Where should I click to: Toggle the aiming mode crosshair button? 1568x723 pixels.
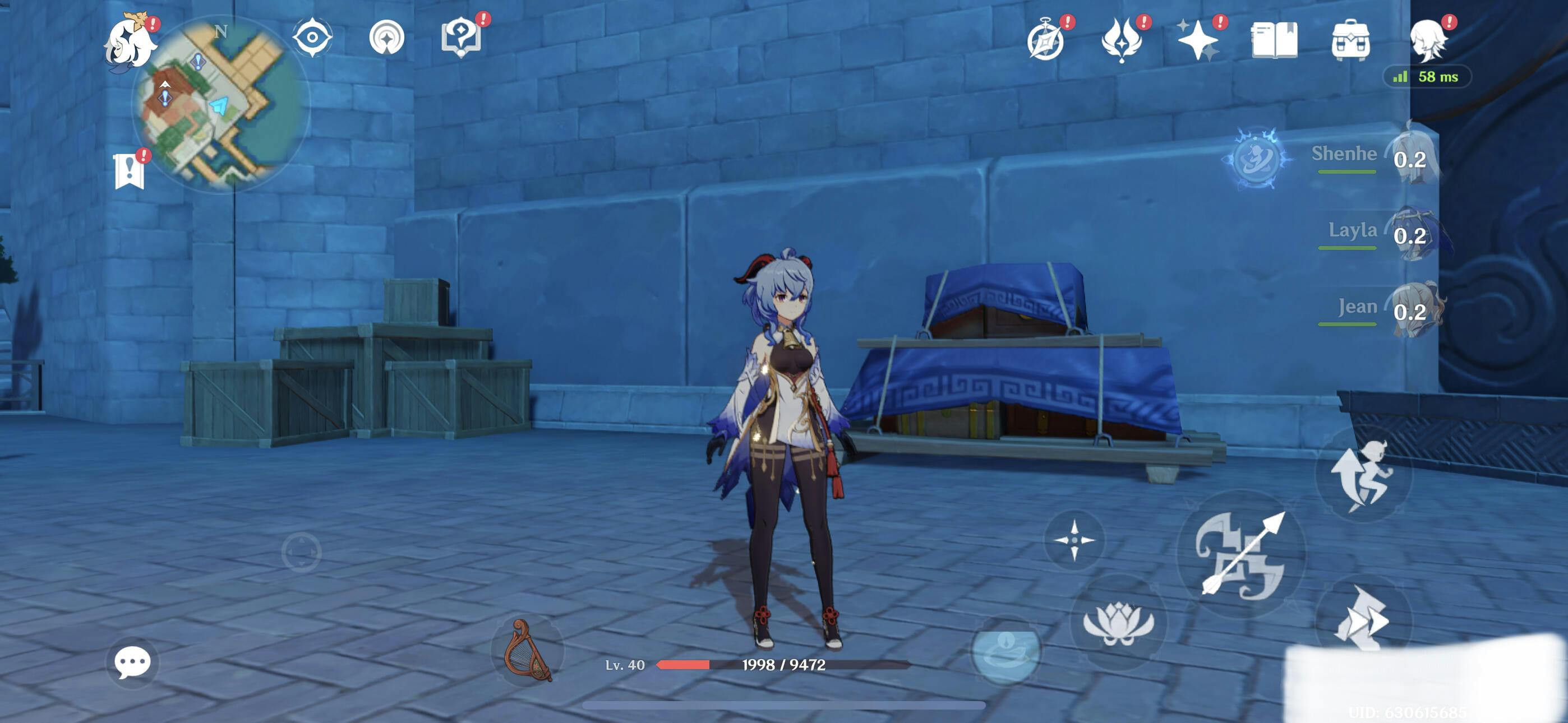click(1074, 540)
